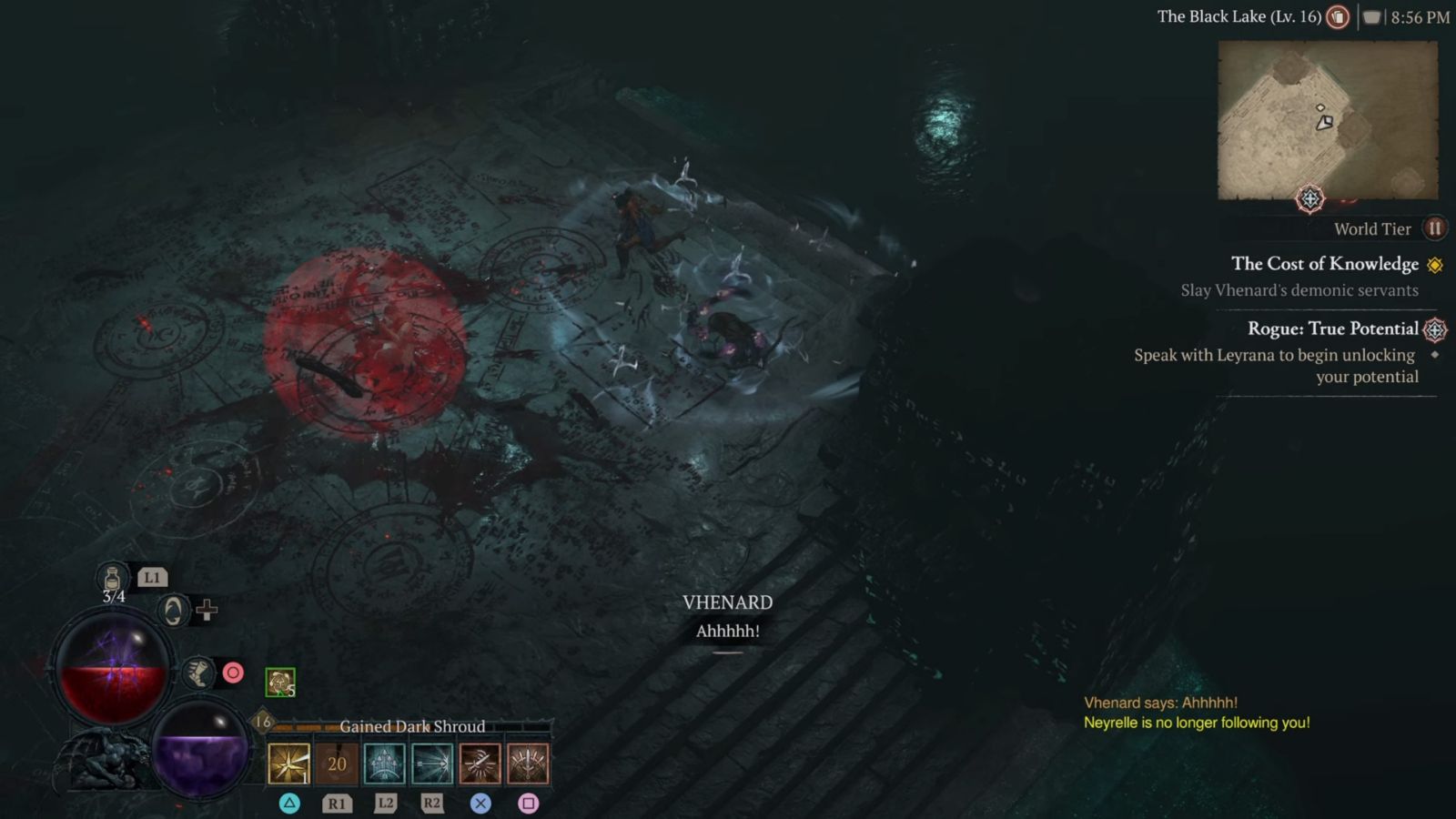Click the emote wheel icon near the clock
The width and height of the screenshot is (1456, 819).
[1371, 15]
